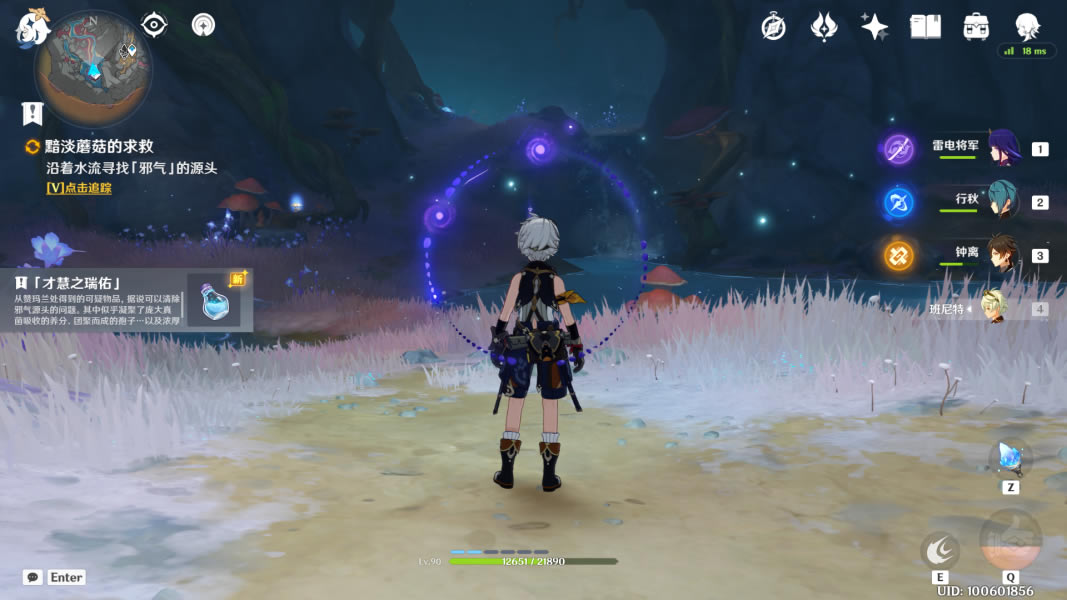The width and height of the screenshot is (1067, 600).
Task: Open the four-pointed star wish icon
Action: tap(875, 27)
